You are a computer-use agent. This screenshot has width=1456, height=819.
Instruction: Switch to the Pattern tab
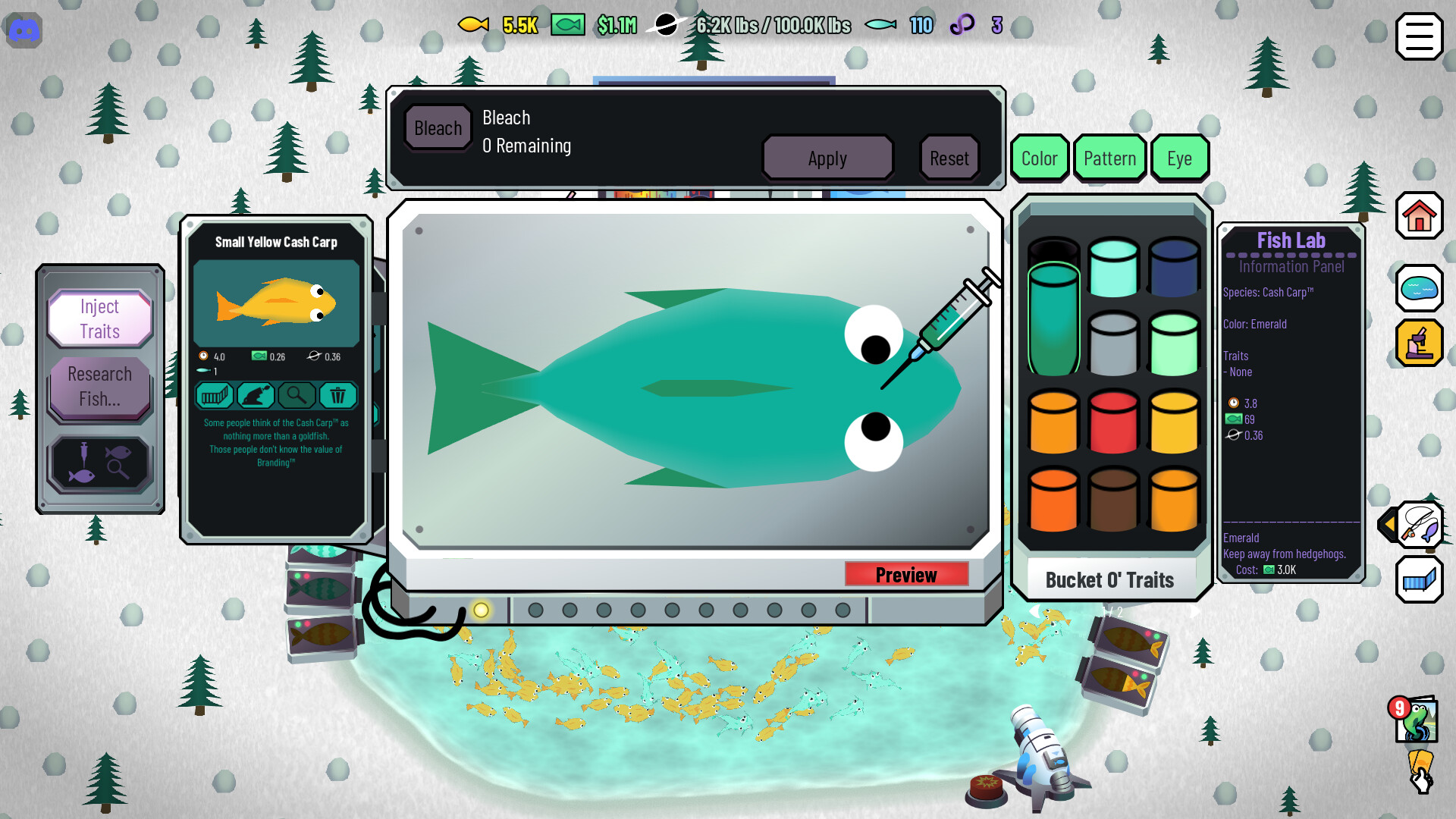1109,158
